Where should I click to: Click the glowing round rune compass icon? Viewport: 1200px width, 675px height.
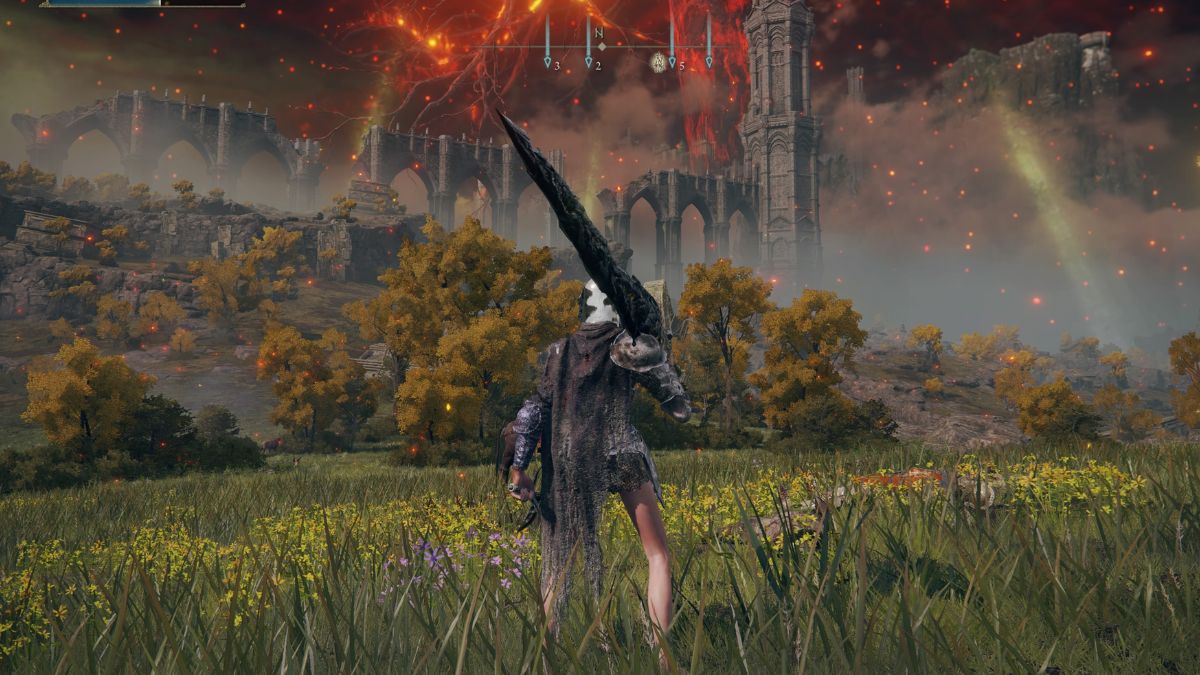pos(657,60)
